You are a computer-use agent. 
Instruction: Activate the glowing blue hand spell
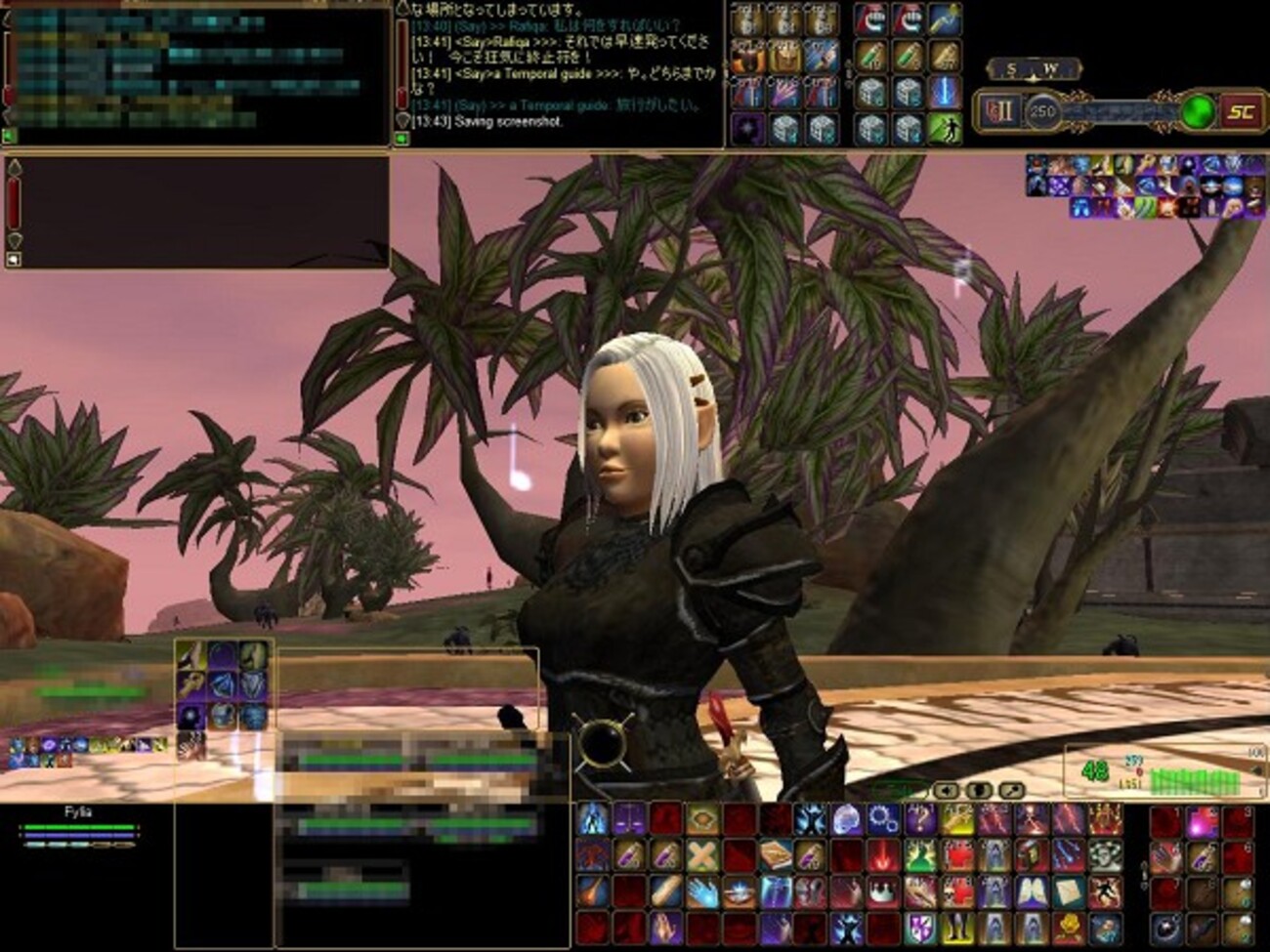tap(701, 891)
